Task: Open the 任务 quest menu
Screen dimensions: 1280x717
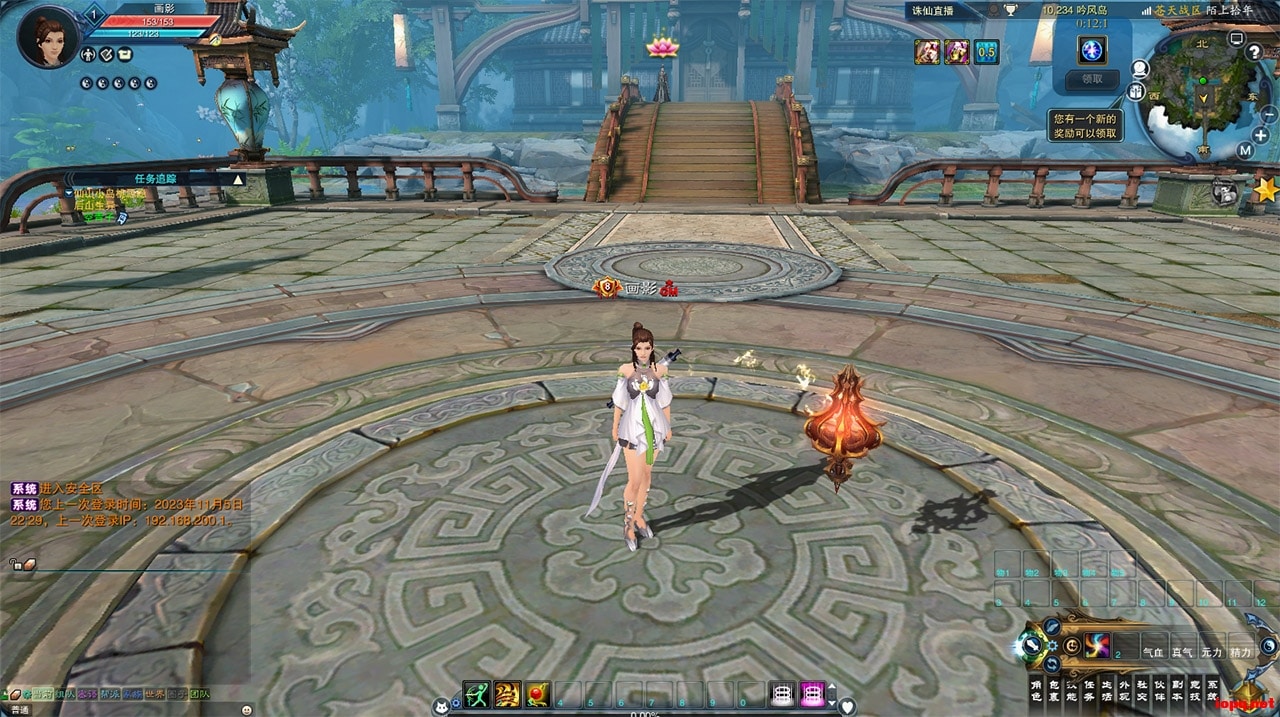Action: [1089, 689]
